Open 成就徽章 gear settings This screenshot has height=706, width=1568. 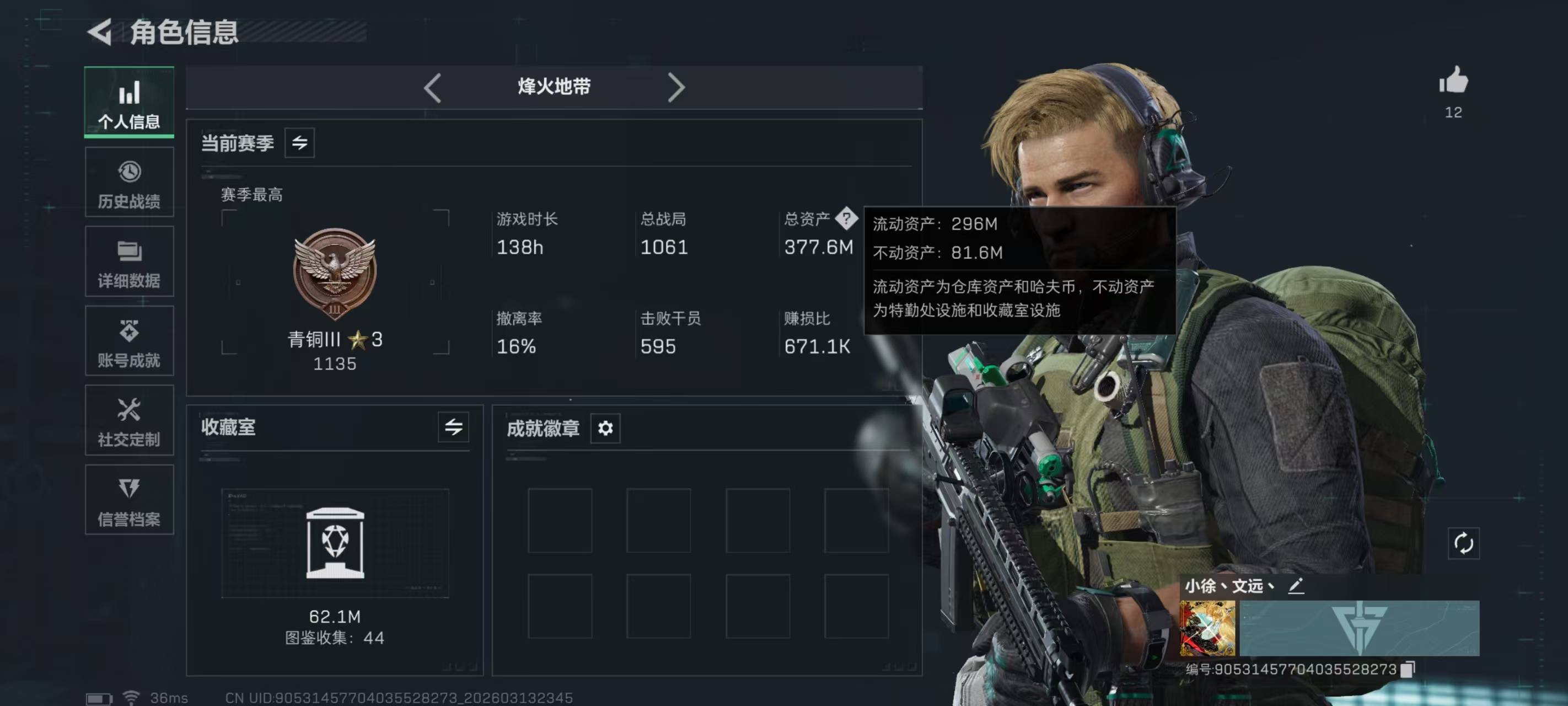[605, 428]
